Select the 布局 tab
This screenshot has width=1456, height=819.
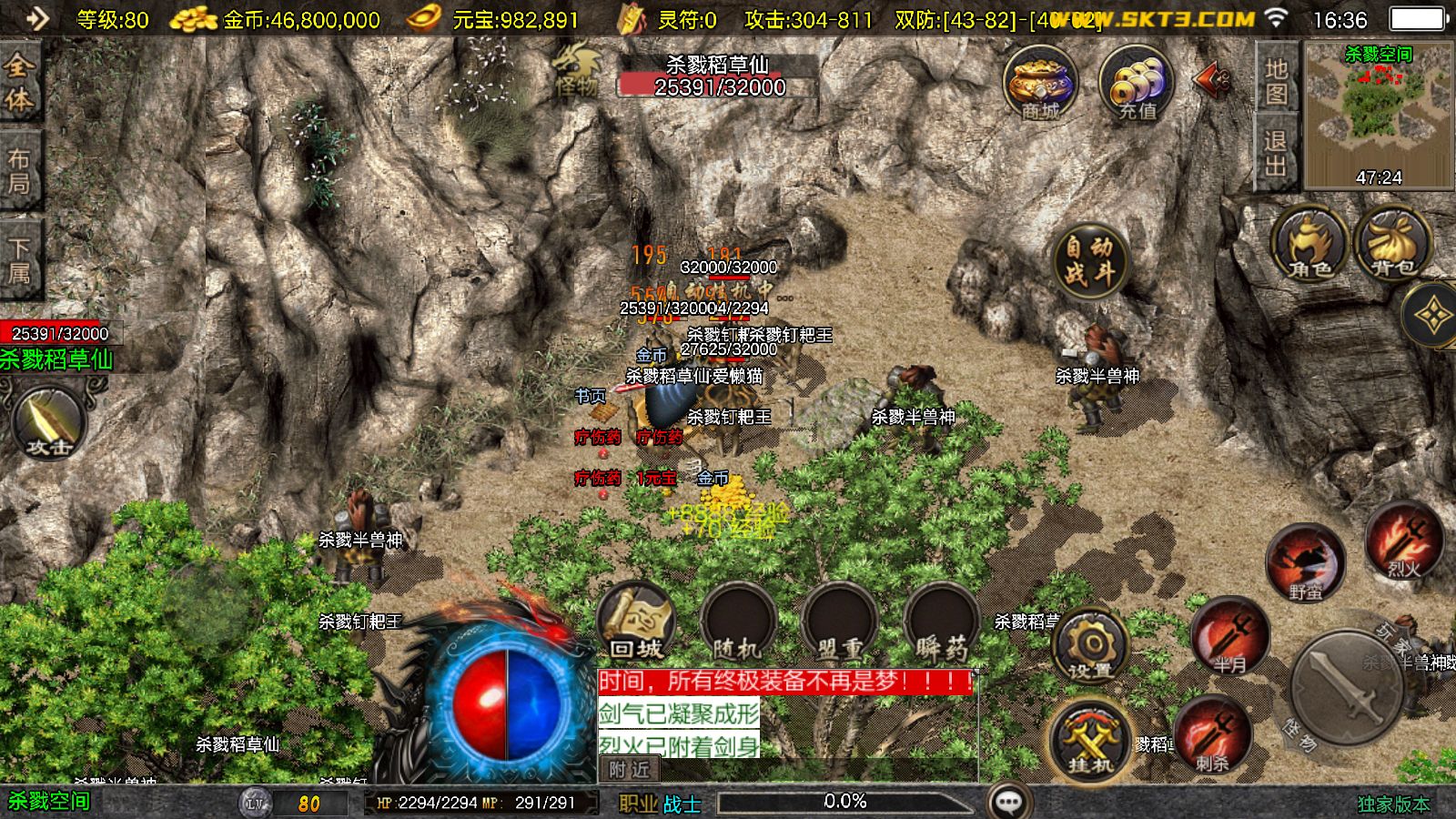pyautogui.click(x=19, y=171)
